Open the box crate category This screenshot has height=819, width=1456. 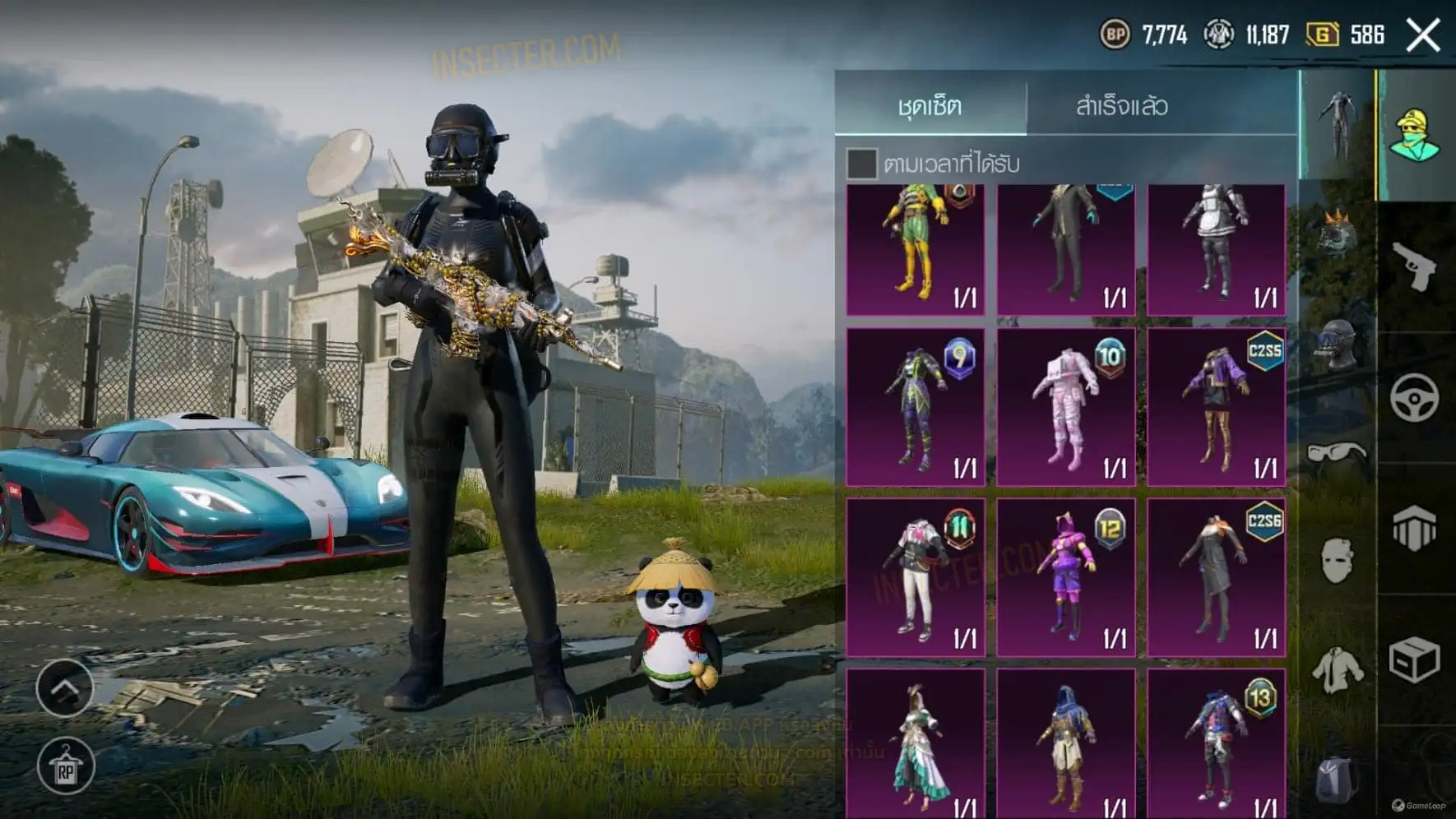[x=1415, y=659]
